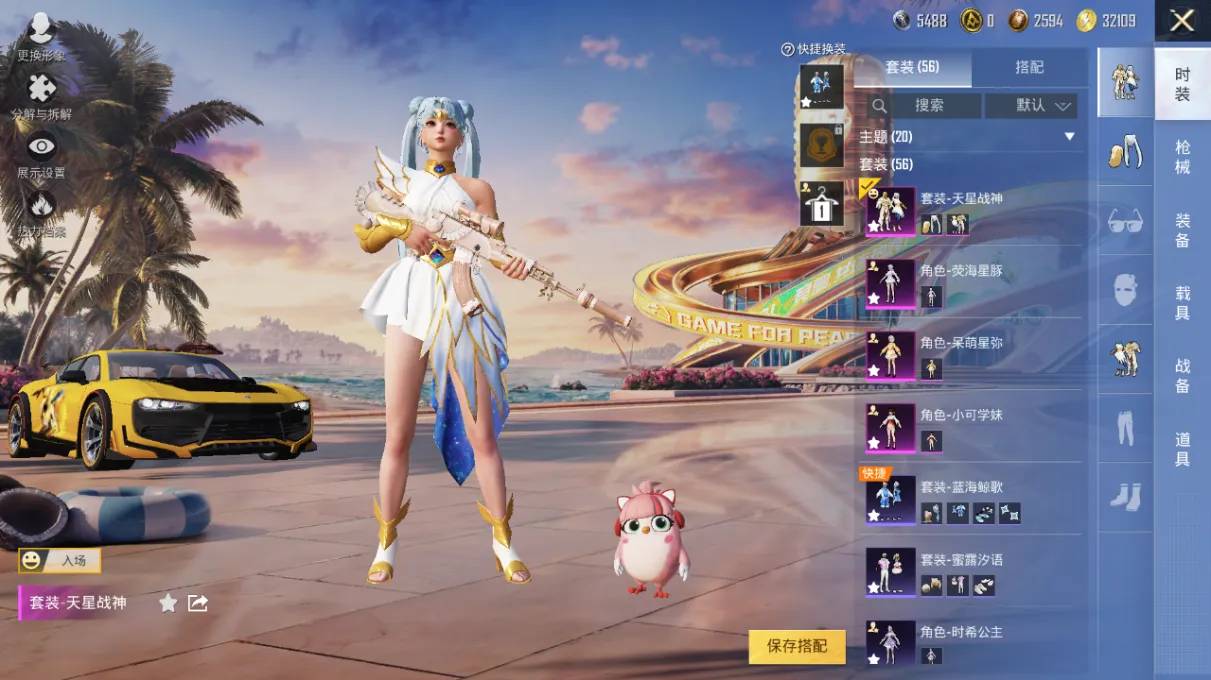1211x680 pixels.
Task: Open the 默认 sort dropdown
Action: coord(1031,105)
